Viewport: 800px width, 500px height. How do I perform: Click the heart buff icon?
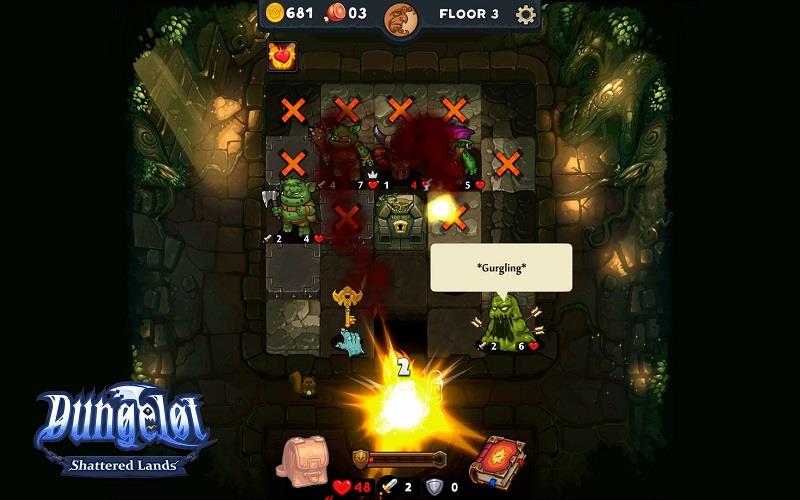tap(283, 57)
